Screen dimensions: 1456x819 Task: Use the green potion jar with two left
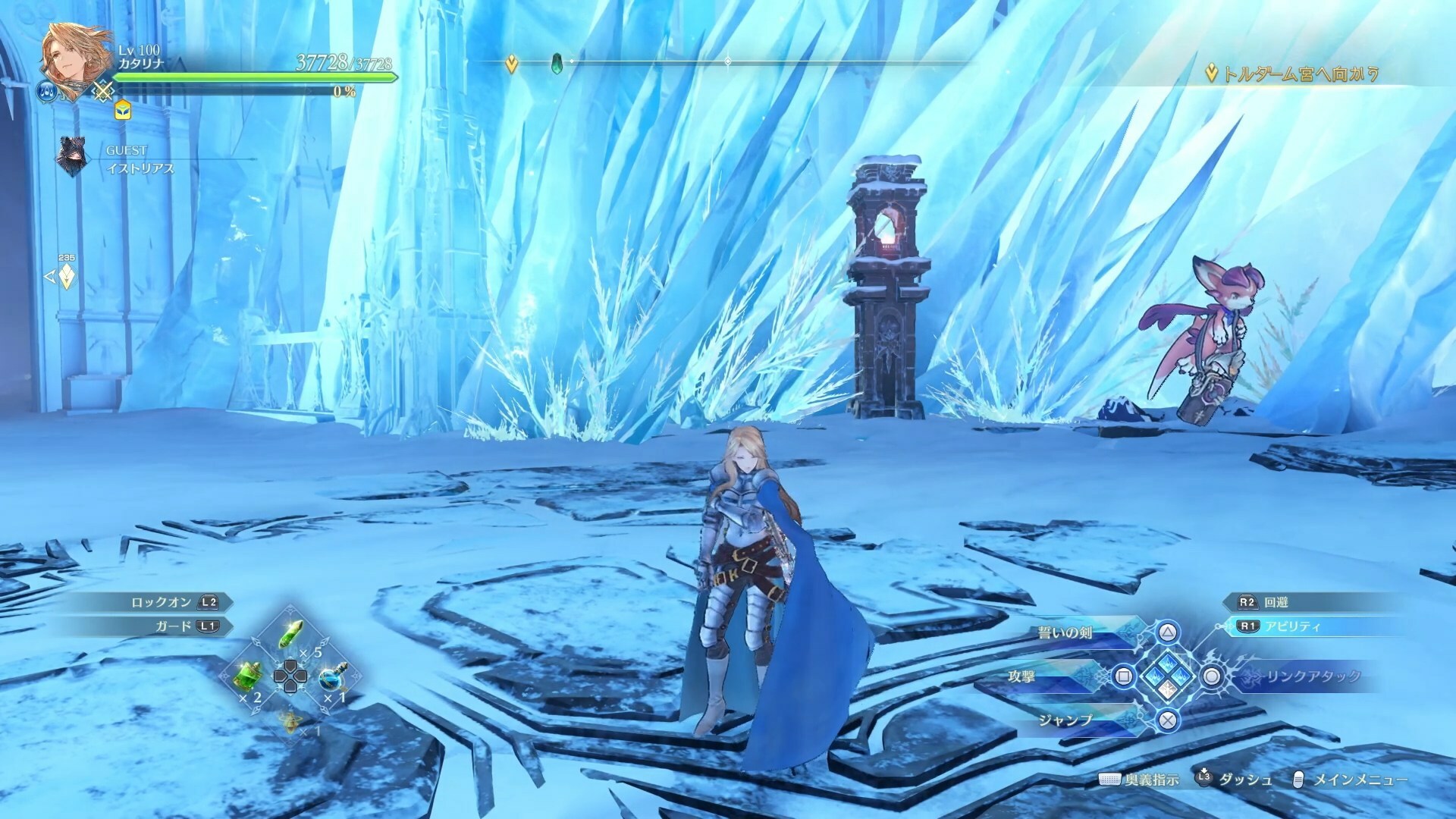point(250,673)
